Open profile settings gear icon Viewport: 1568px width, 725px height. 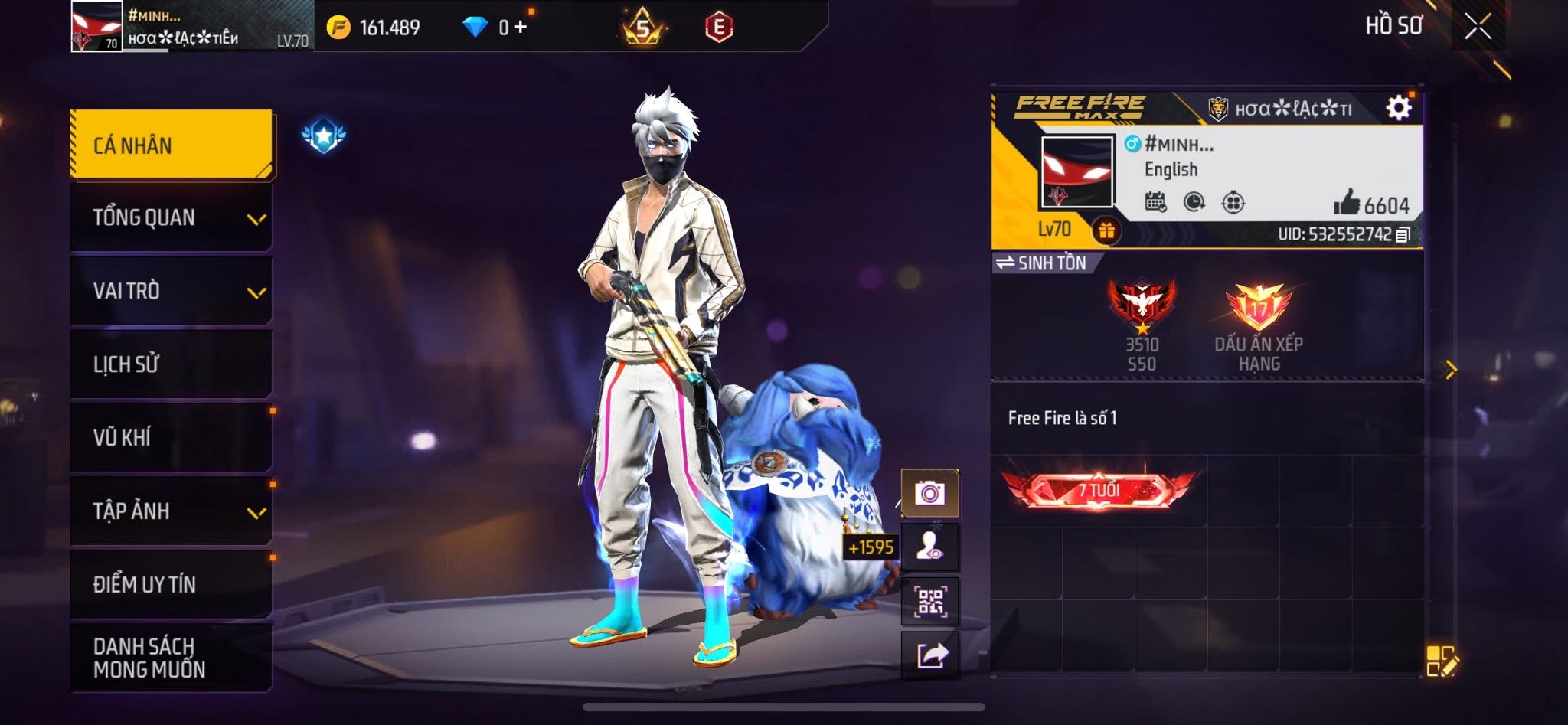1399,108
